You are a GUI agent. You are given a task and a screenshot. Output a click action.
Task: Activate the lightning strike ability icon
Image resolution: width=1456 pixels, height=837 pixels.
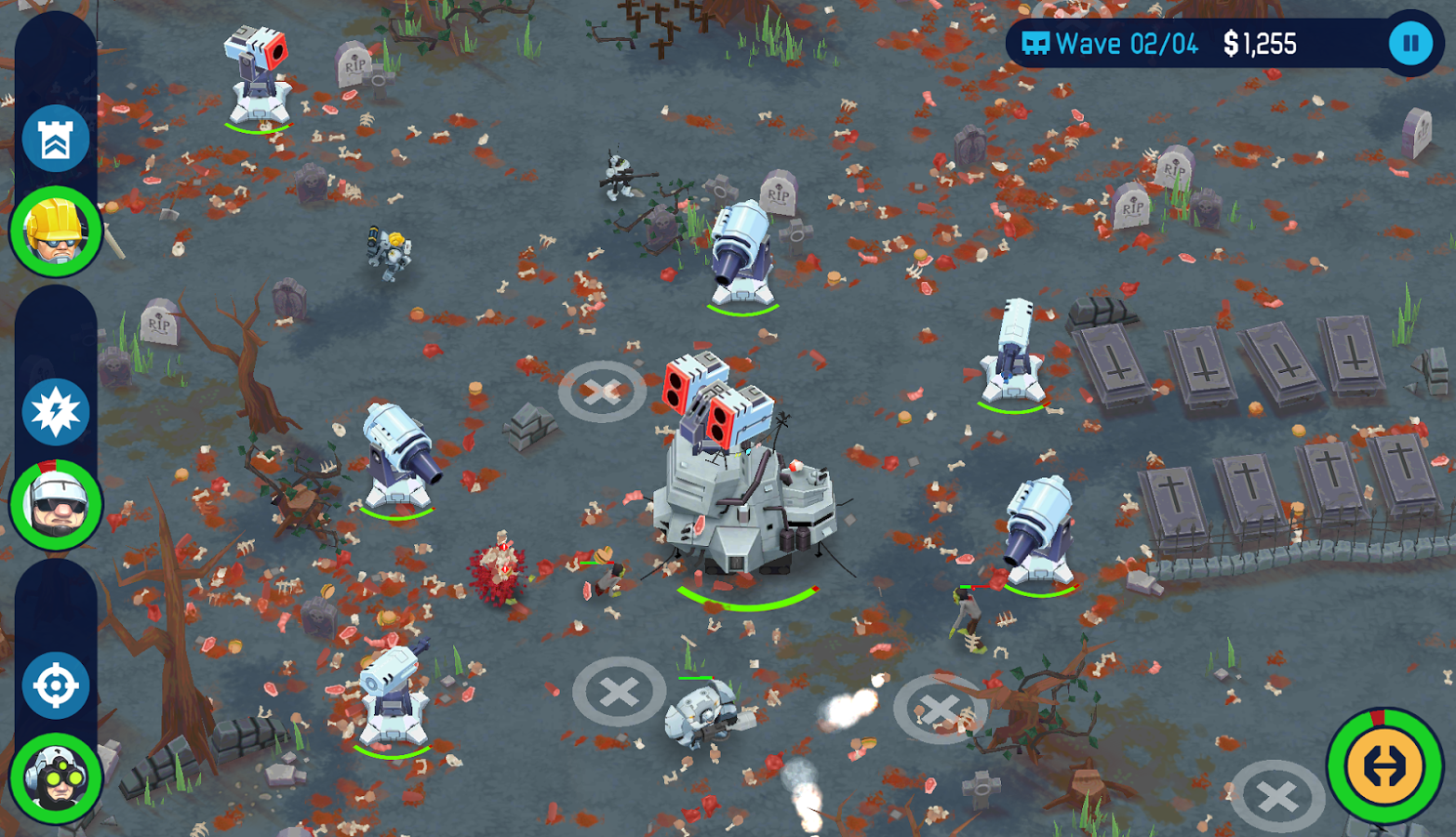(x=56, y=412)
